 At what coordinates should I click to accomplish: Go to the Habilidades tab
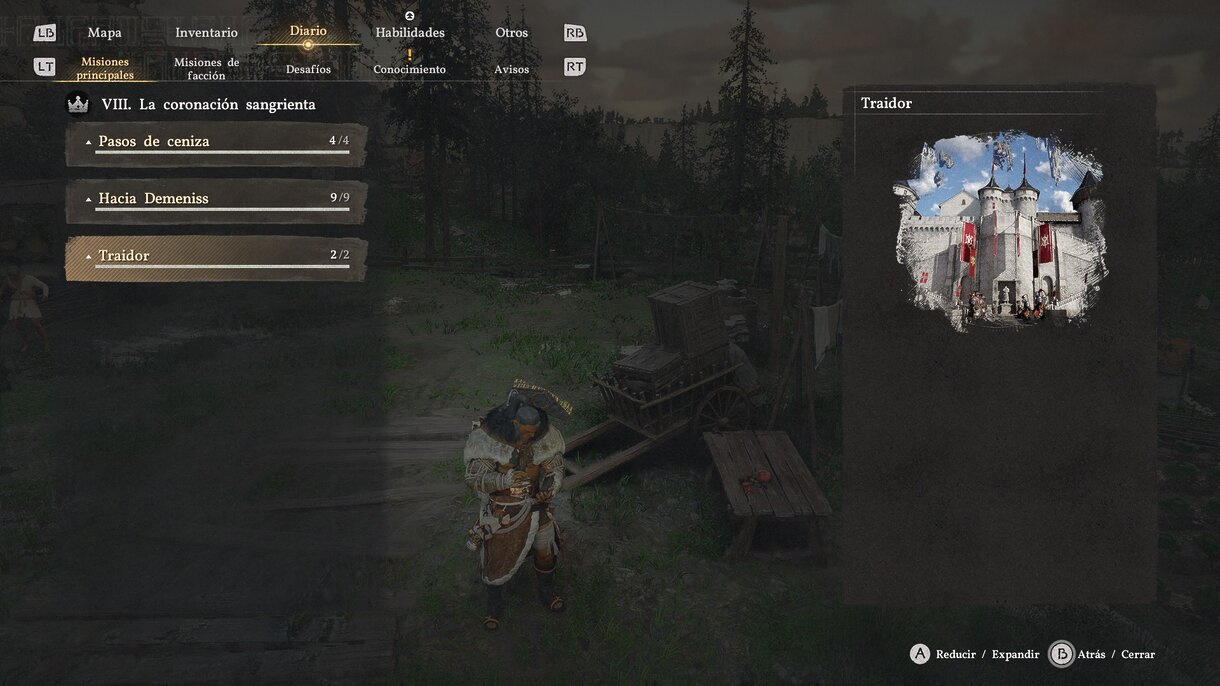pyautogui.click(x=410, y=33)
